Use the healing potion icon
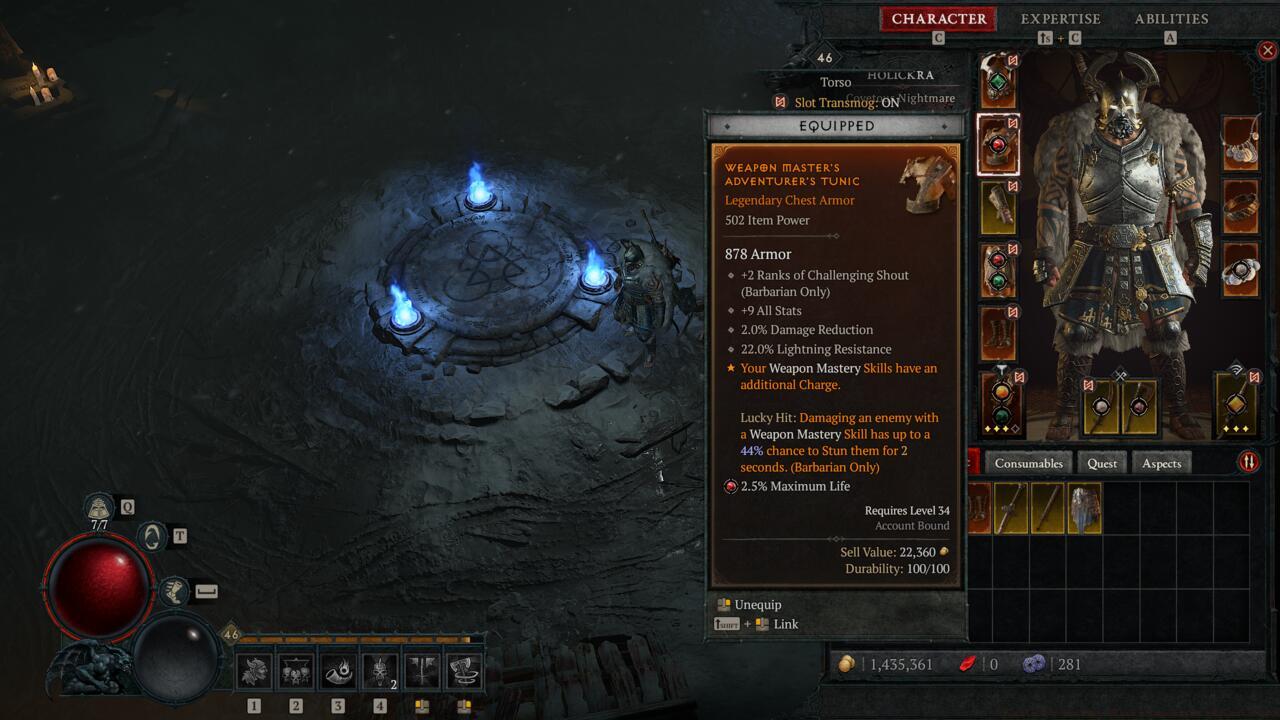This screenshot has height=720, width=1280. (100, 507)
